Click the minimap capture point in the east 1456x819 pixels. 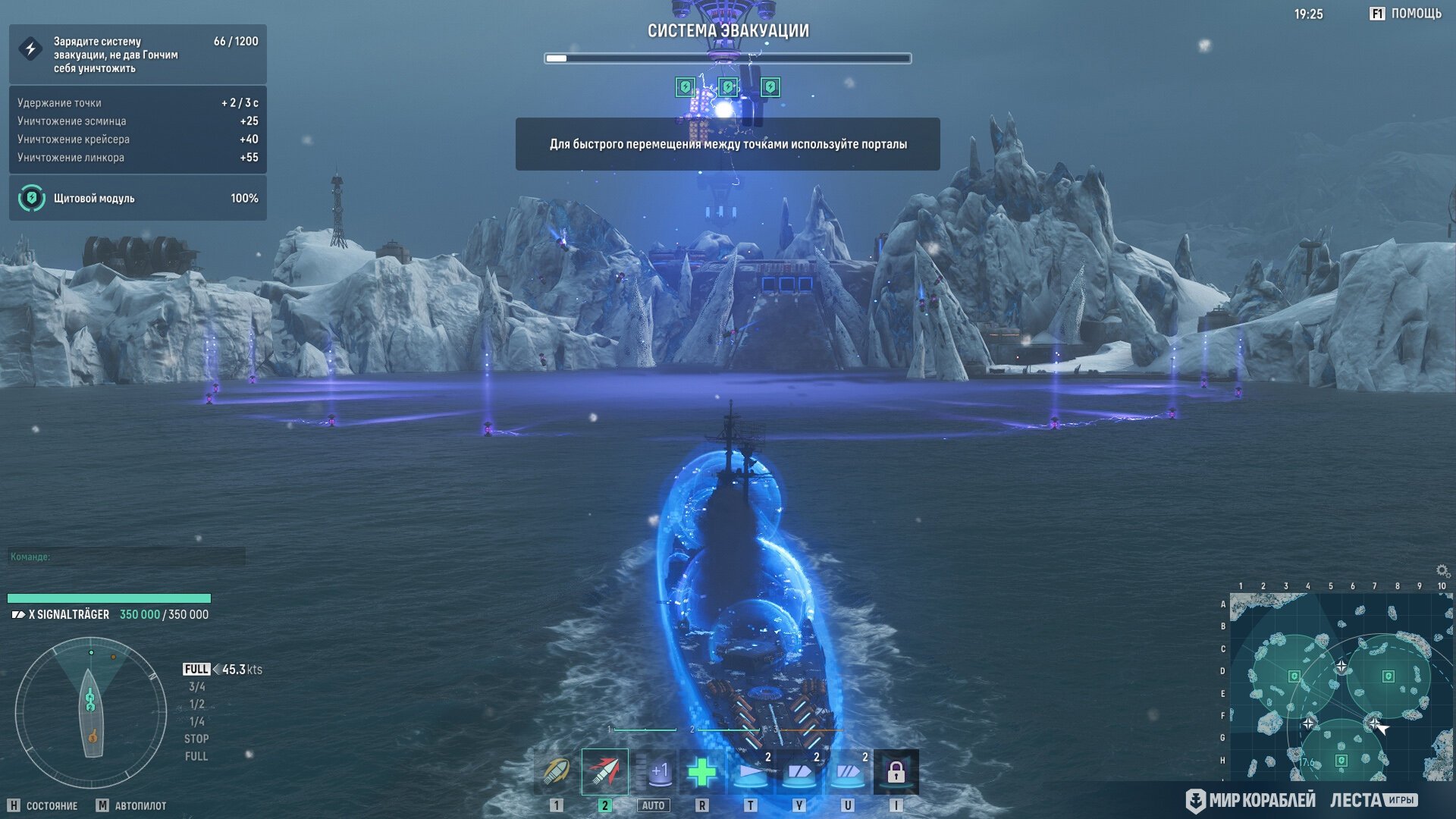tap(1388, 676)
